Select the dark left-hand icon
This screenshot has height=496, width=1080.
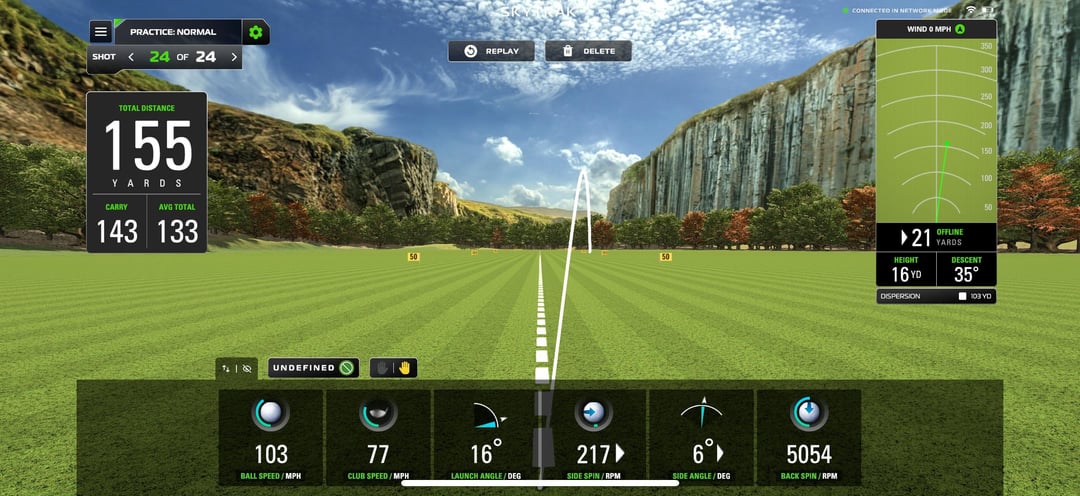point(383,368)
